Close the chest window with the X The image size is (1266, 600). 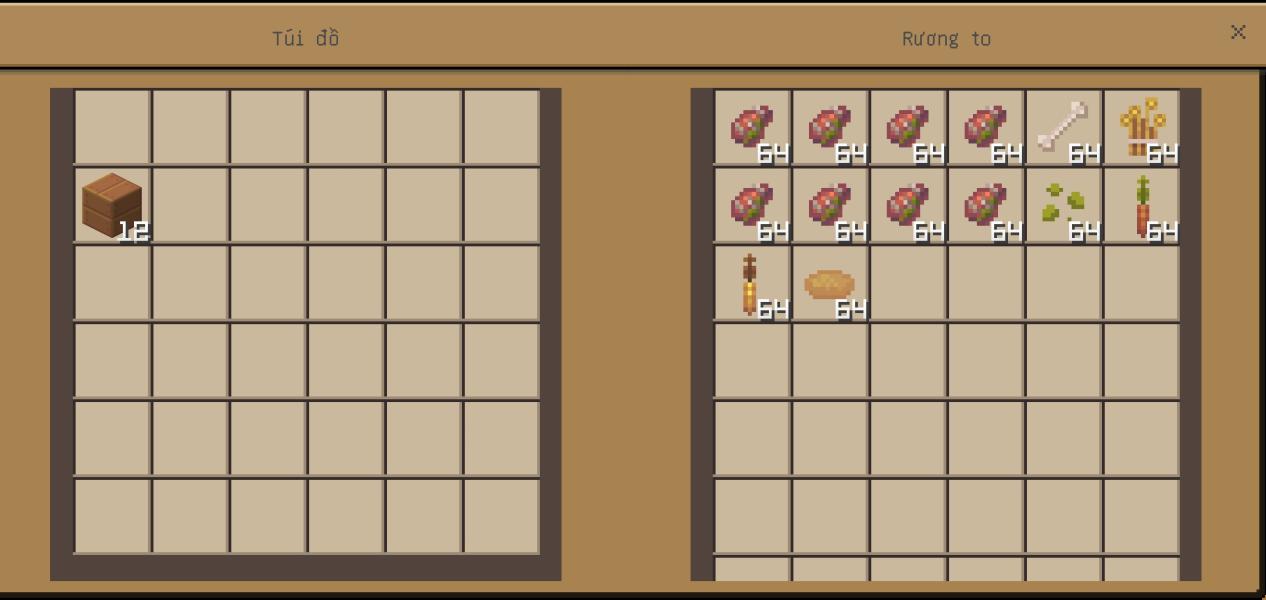[x=1237, y=32]
